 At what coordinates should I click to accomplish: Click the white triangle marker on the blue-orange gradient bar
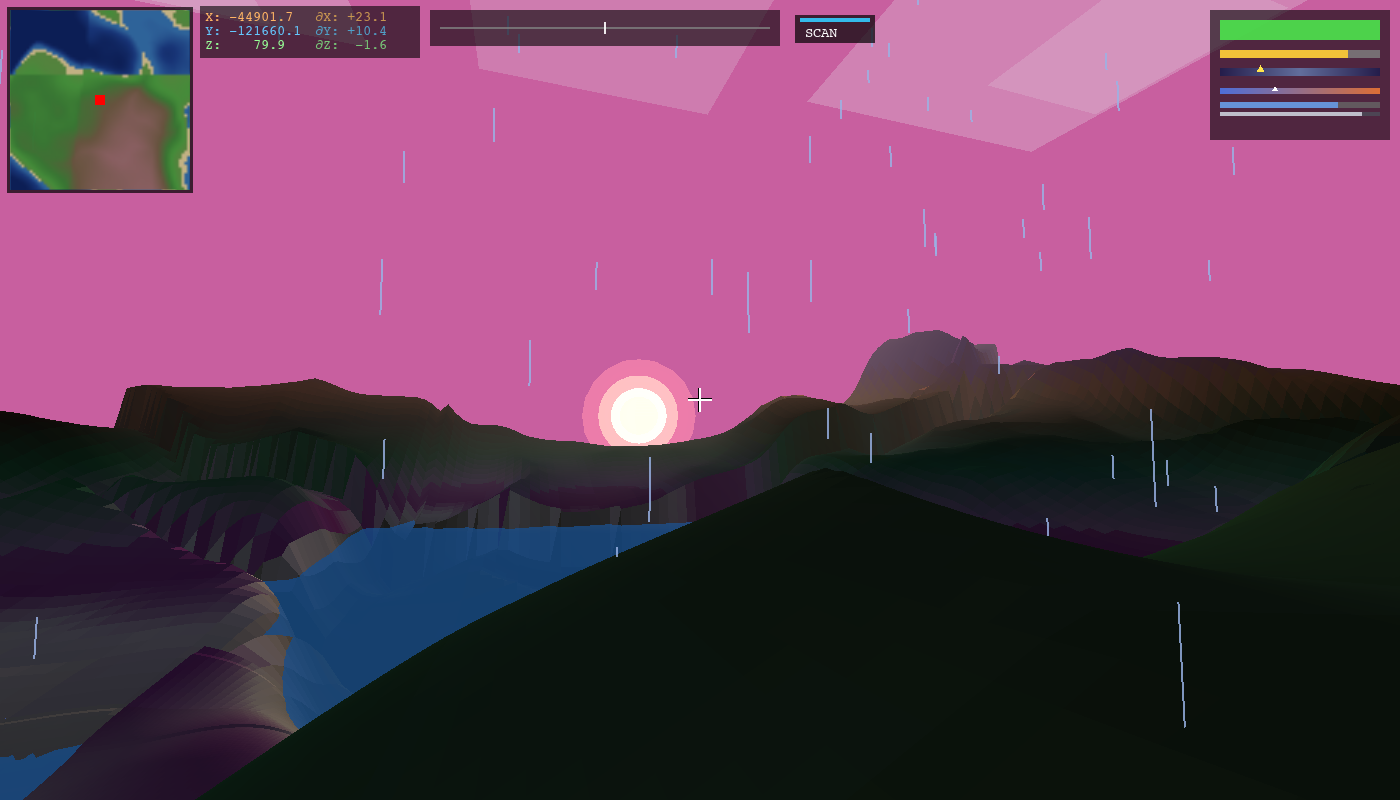coord(1275,89)
